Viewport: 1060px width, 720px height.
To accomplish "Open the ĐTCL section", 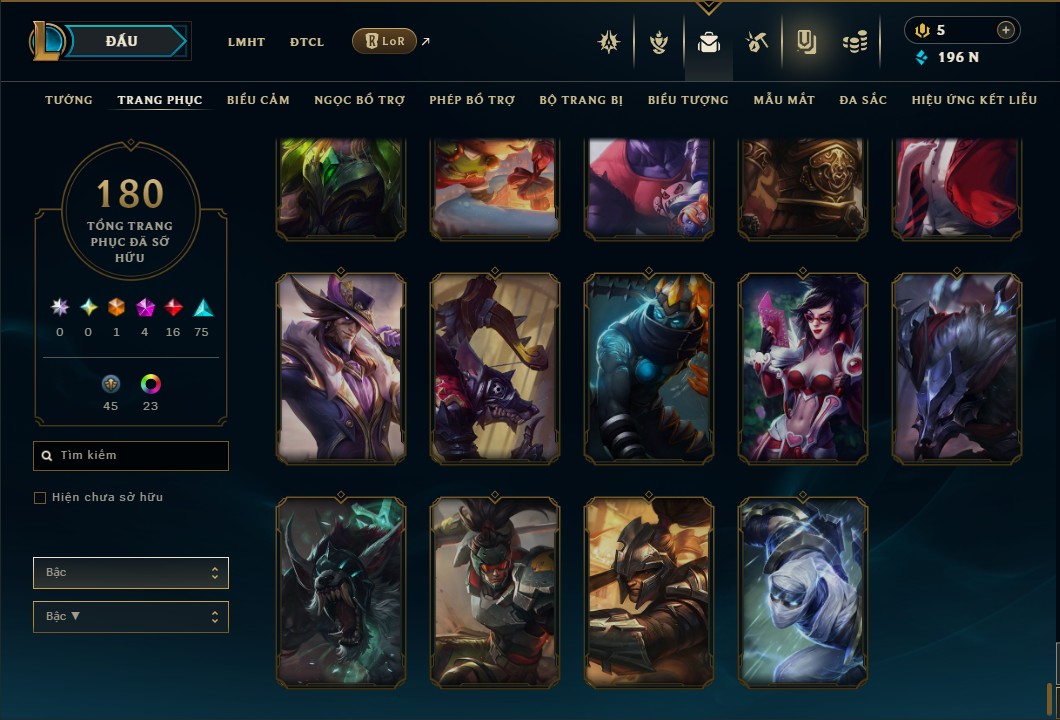I will [x=307, y=42].
